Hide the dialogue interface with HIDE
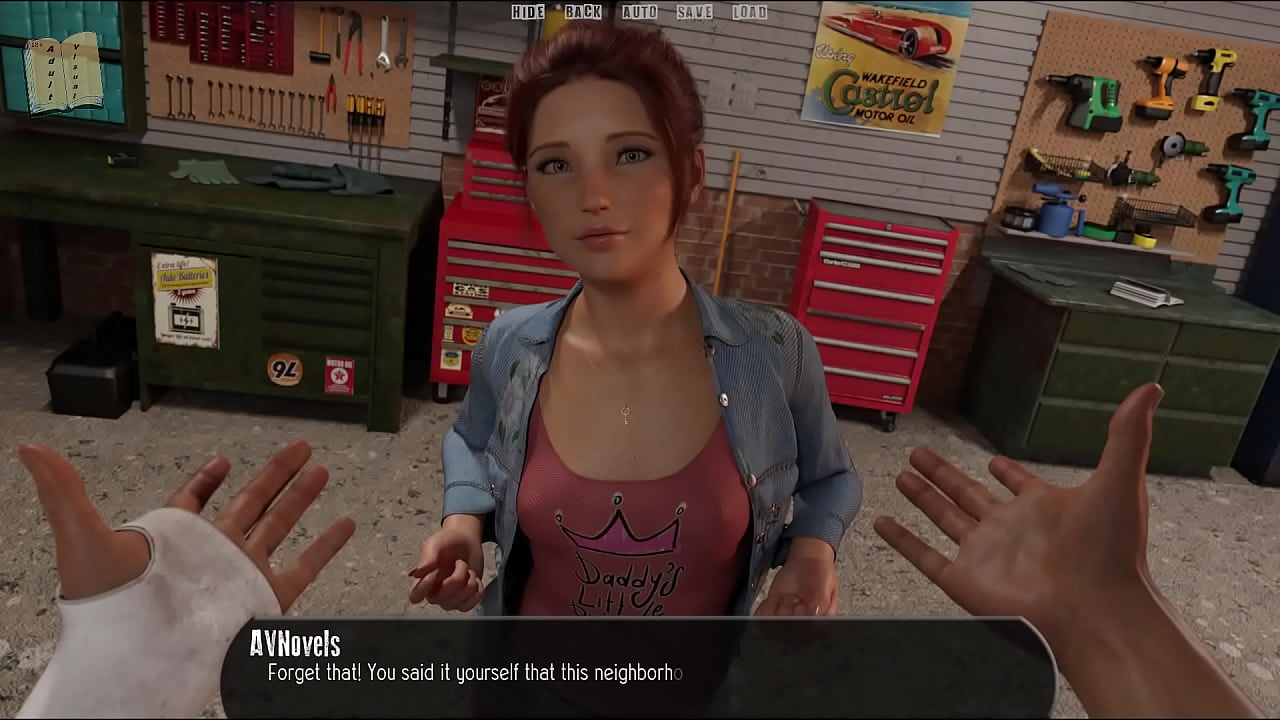Screen dimensions: 1280x720 (528, 12)
